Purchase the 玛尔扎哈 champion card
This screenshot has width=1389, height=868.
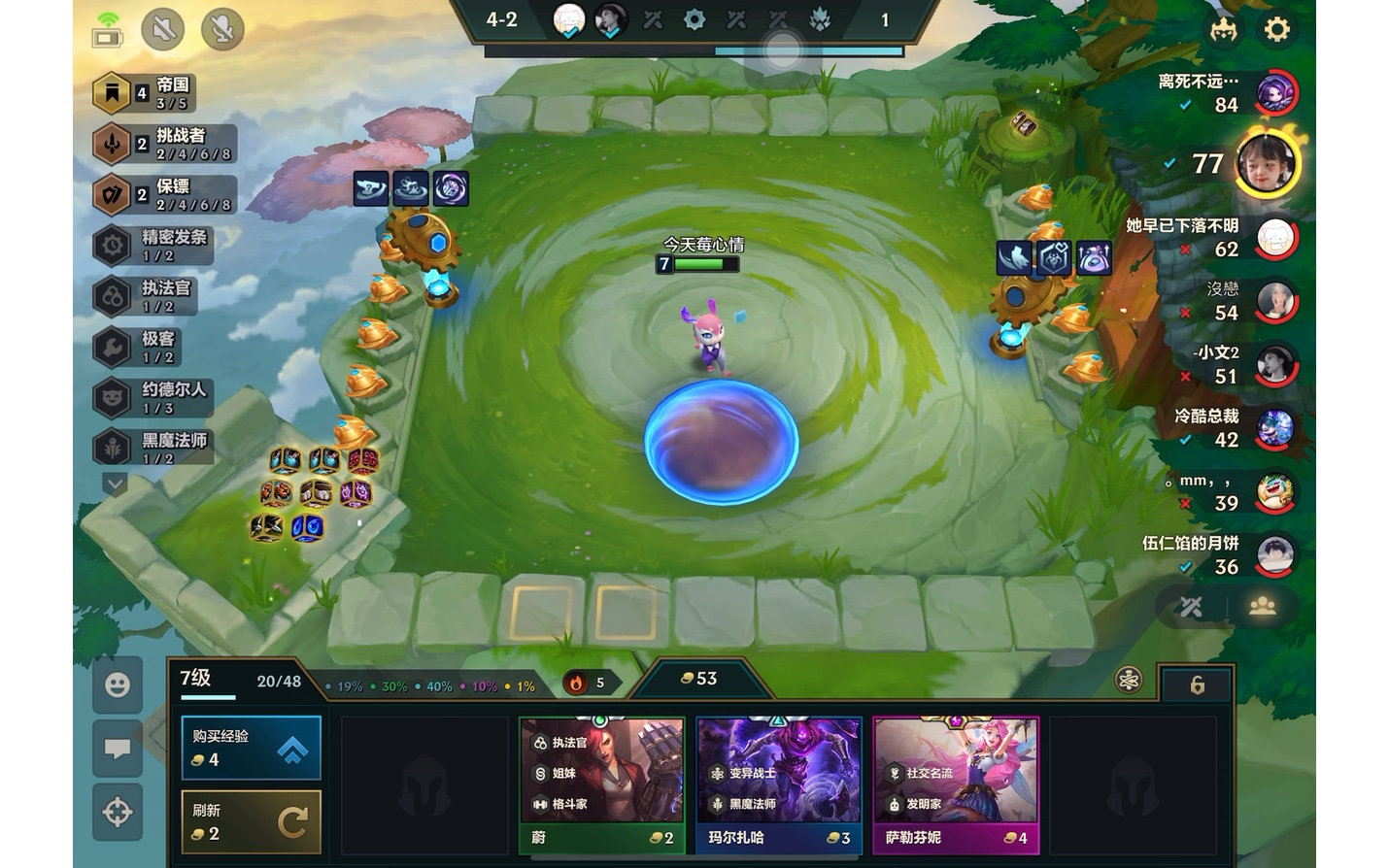[x=779, y=785]
